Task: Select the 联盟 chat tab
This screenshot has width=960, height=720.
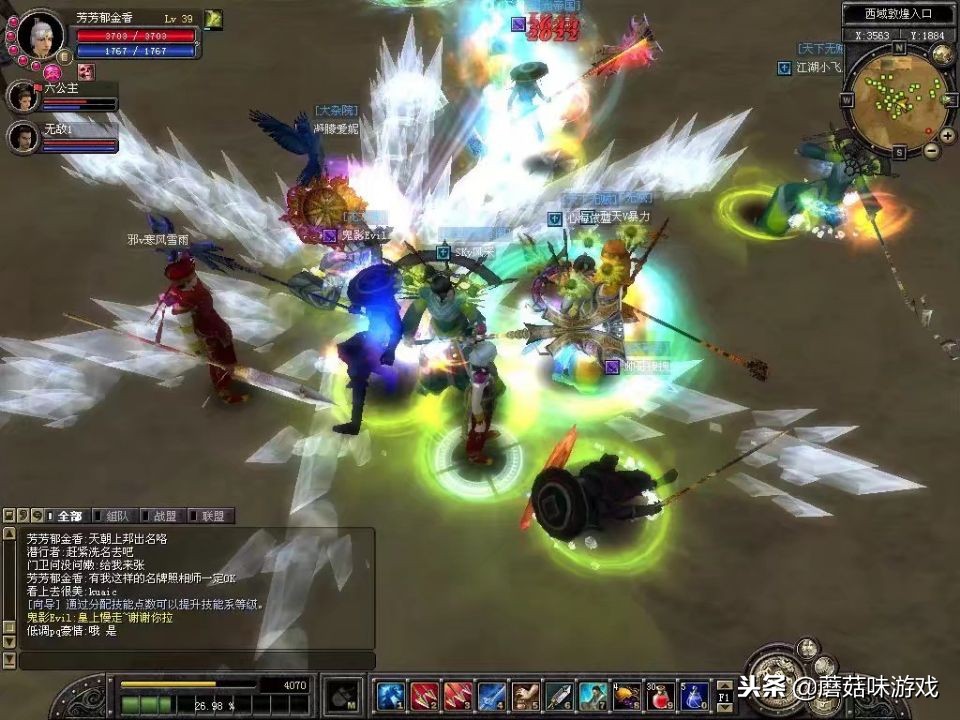Action: (211, 516)
